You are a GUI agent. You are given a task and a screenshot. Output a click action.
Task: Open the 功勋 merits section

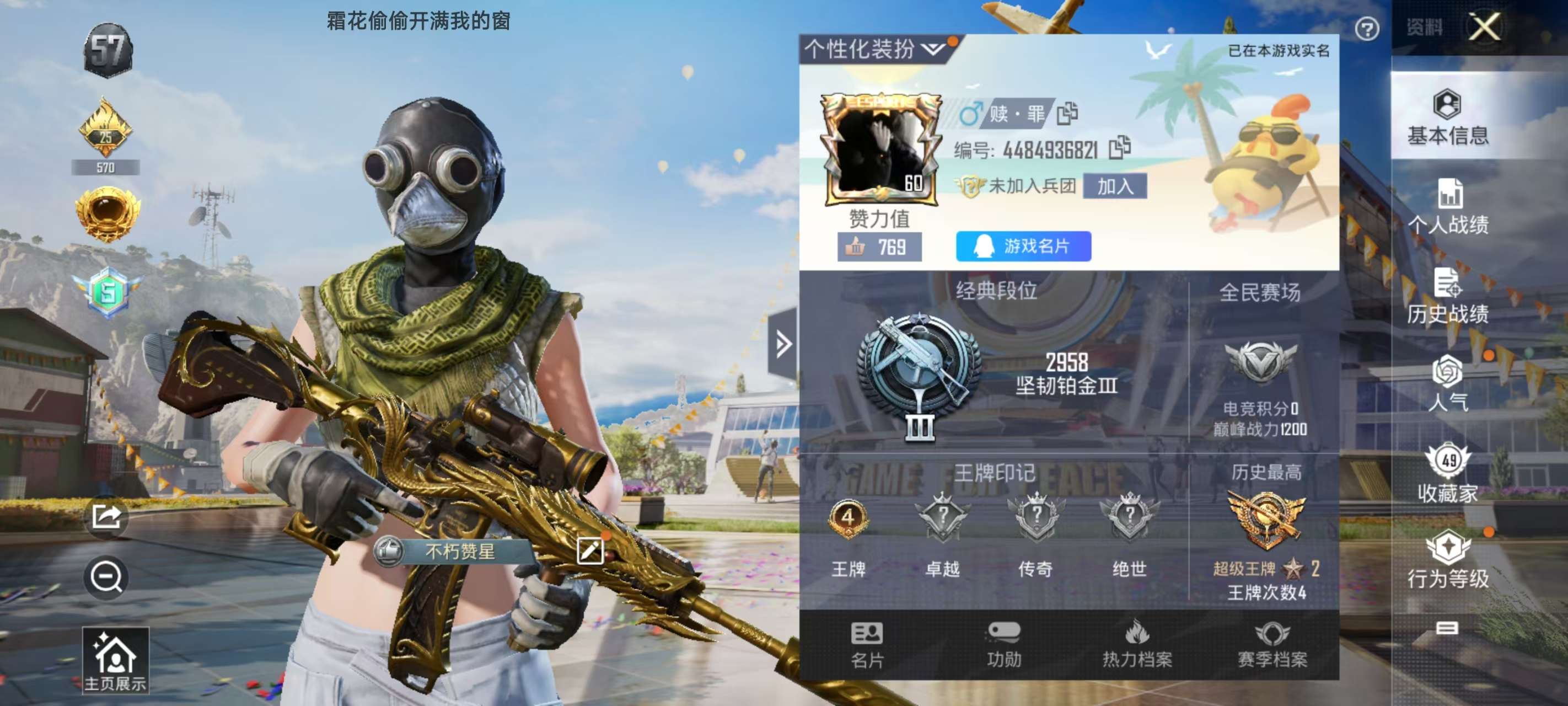click(x=1003, y=645)
